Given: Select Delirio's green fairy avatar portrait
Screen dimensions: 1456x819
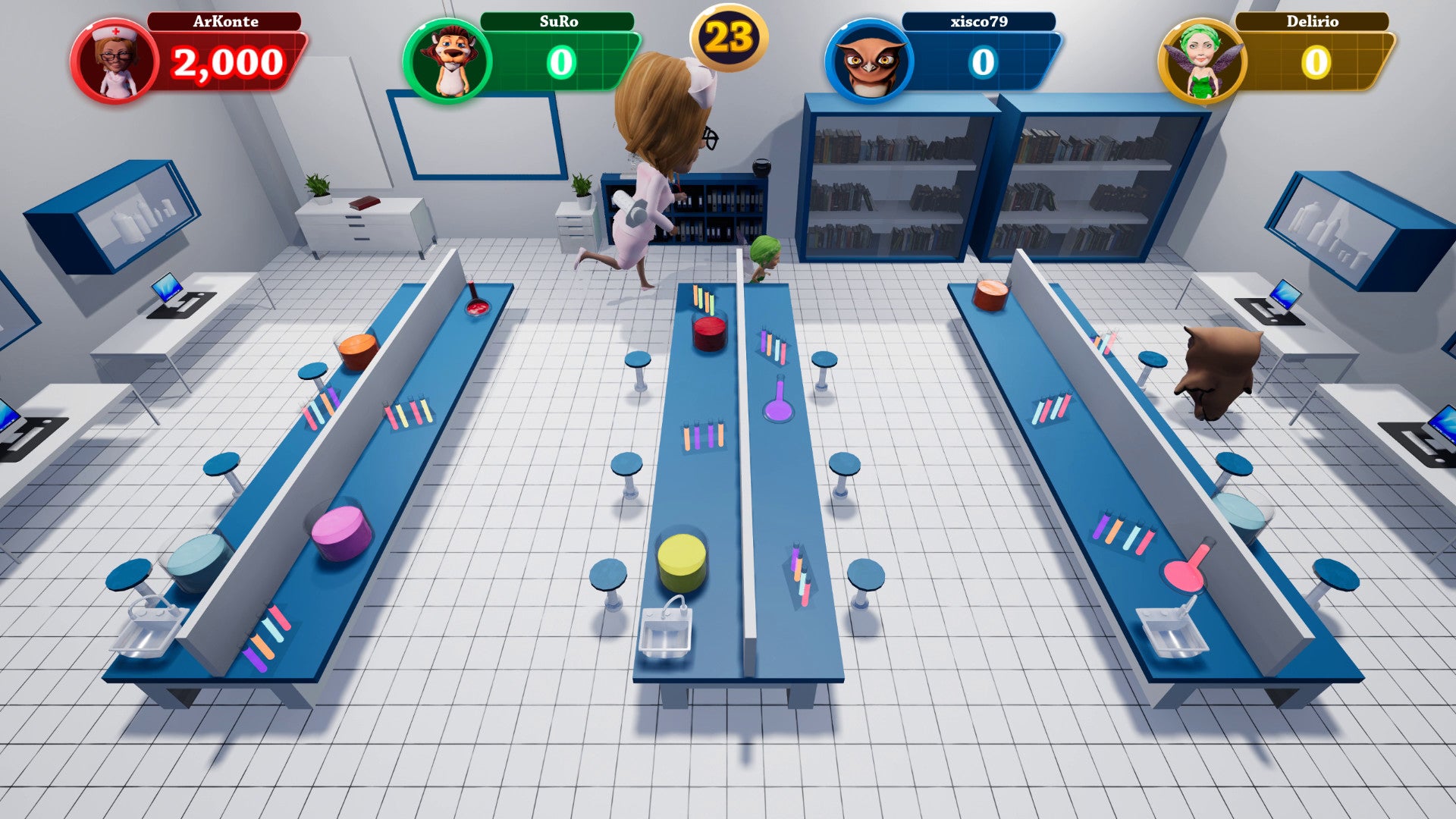Looking at the screenshot, I should pos(1202,62).
